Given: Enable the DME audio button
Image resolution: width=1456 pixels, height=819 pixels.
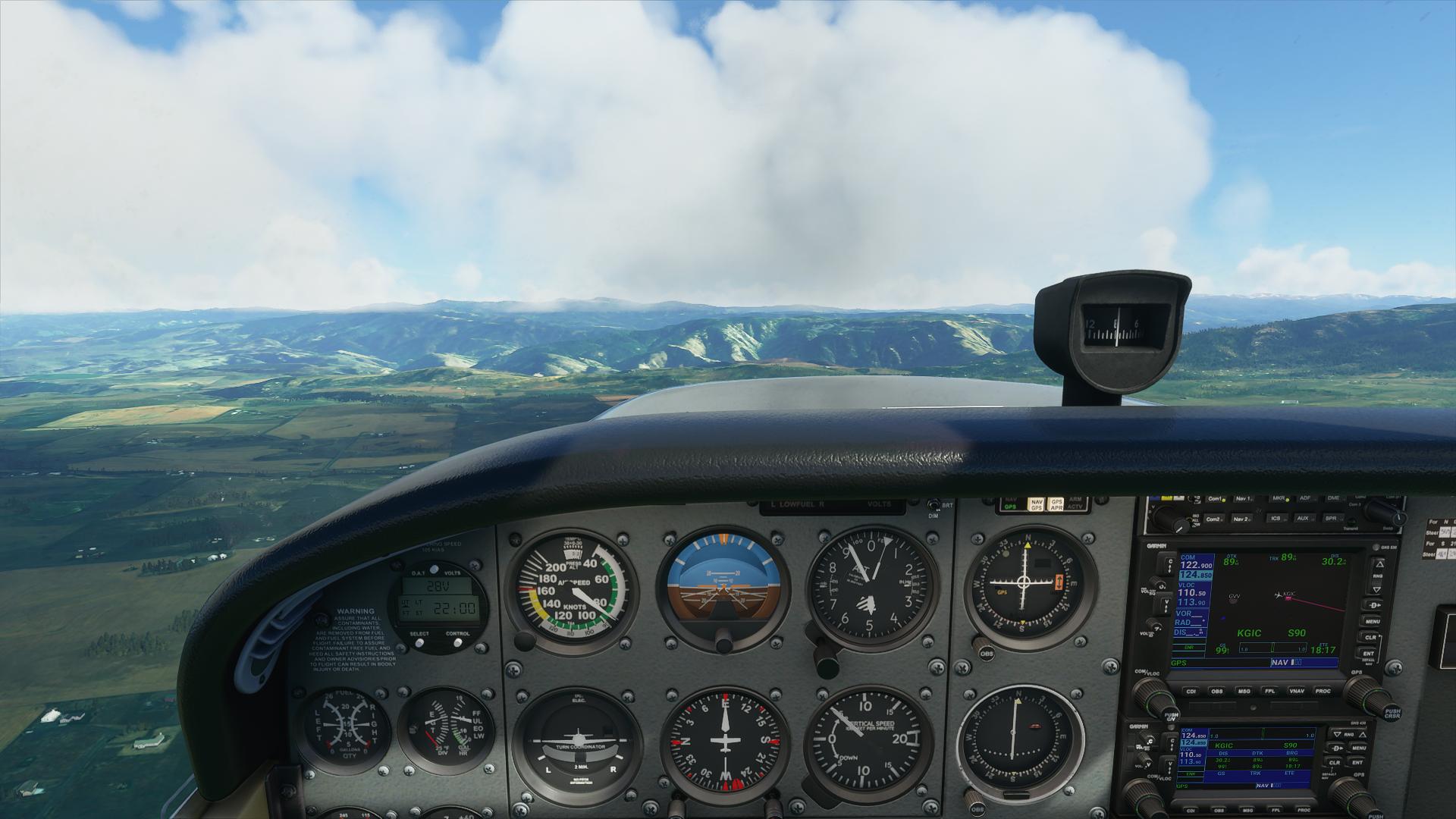Looking at the screenshot, I should coord(1333,499).
